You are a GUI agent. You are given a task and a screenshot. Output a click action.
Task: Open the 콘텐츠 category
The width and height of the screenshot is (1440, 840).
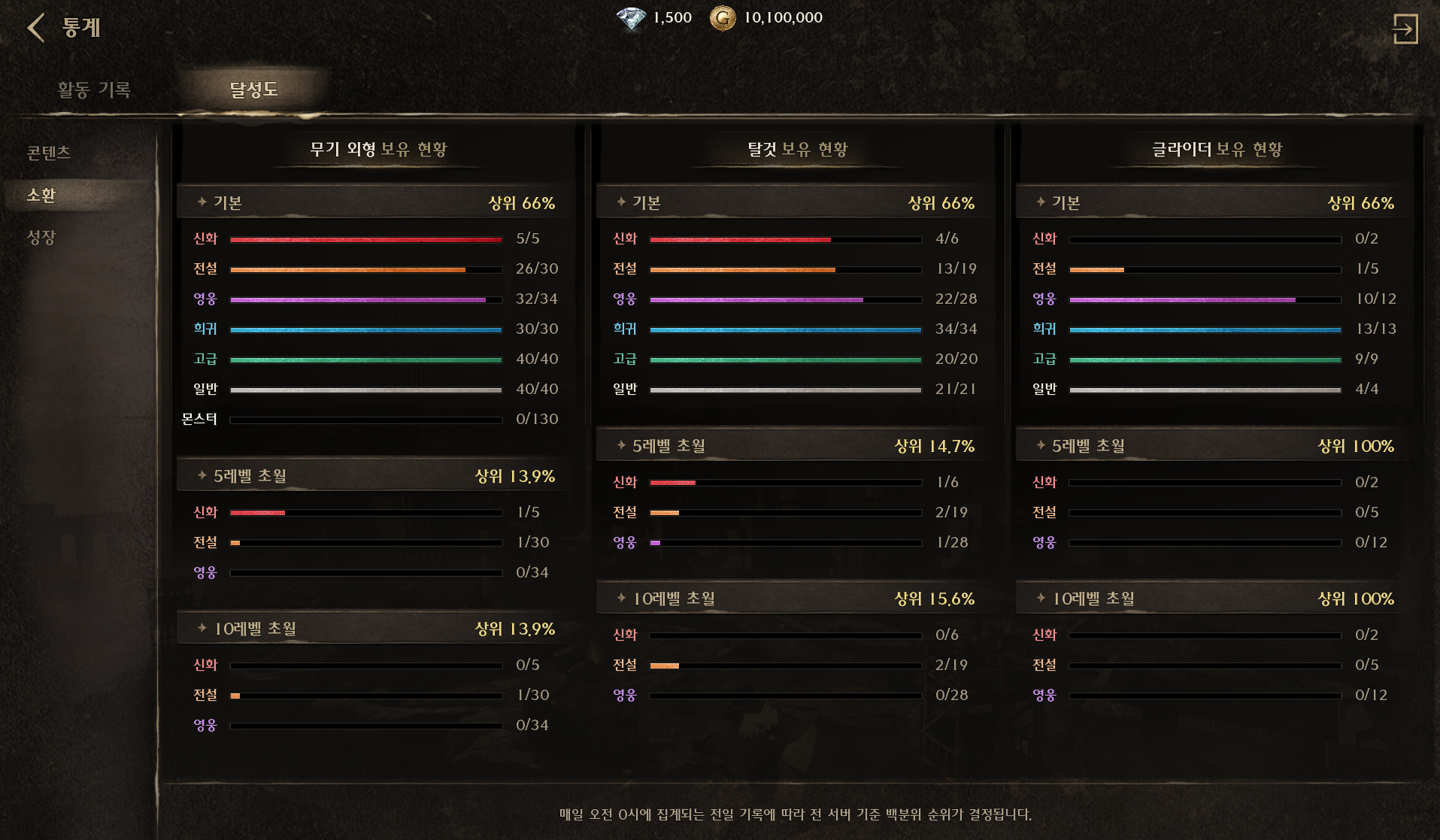click(x=49, y=153)
